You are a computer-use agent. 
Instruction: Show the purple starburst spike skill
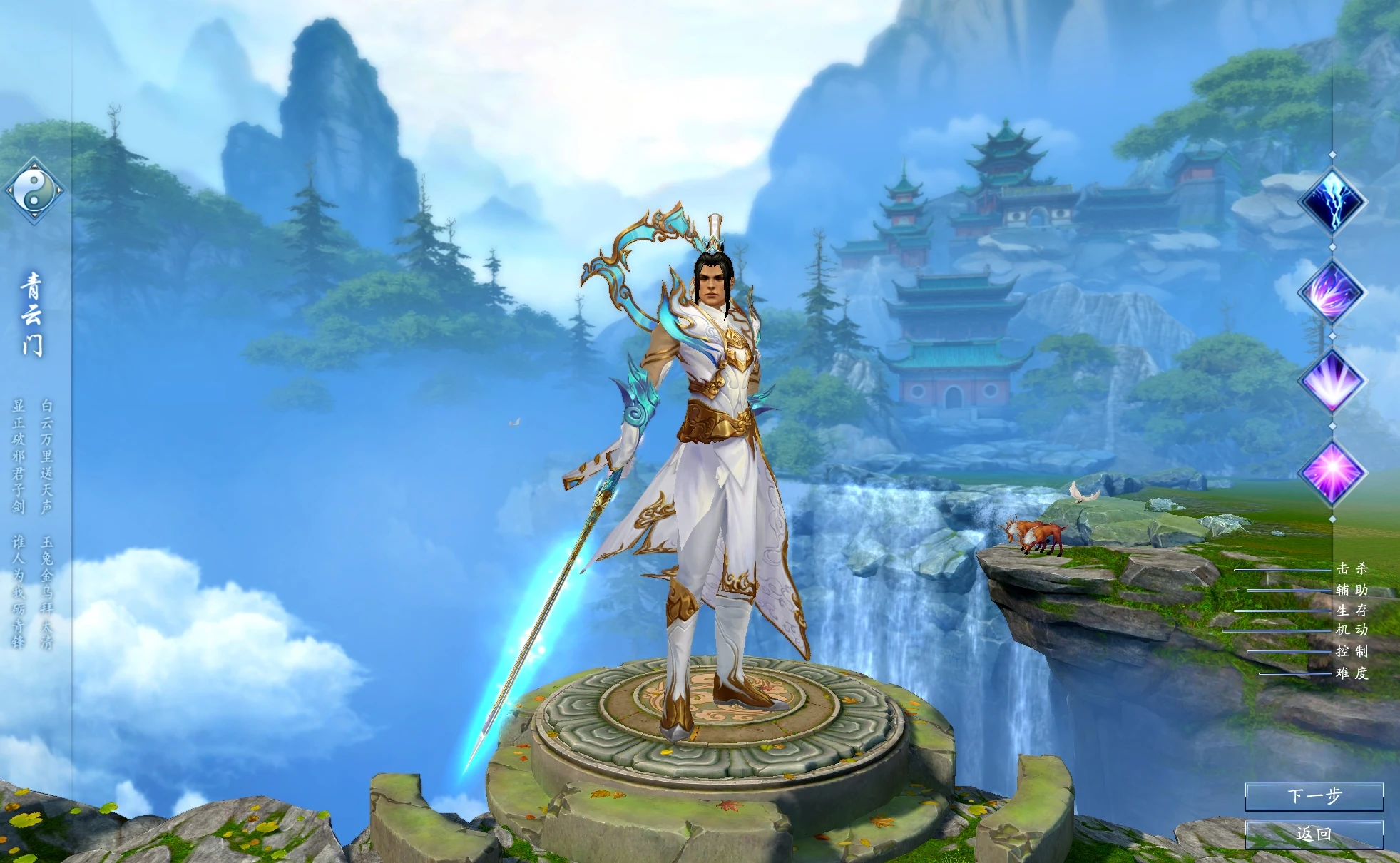[x=1332, y=382]
